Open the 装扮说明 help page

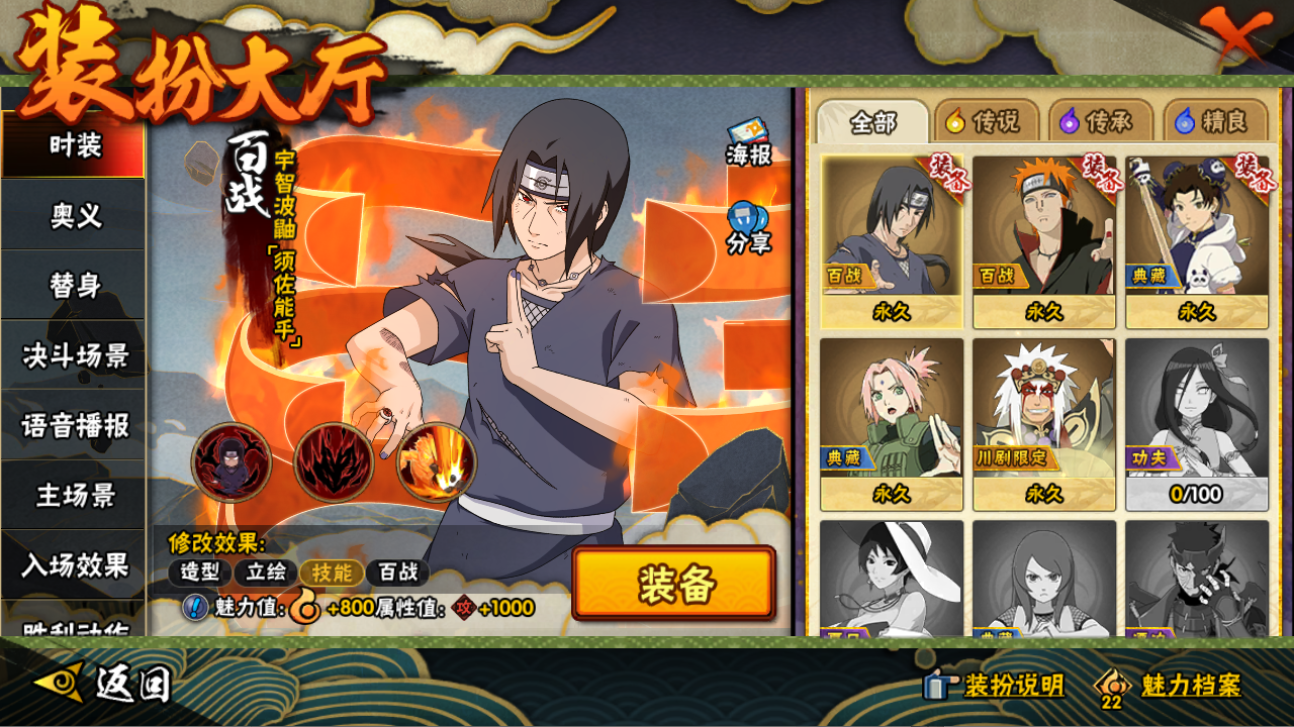pos(994,685)
